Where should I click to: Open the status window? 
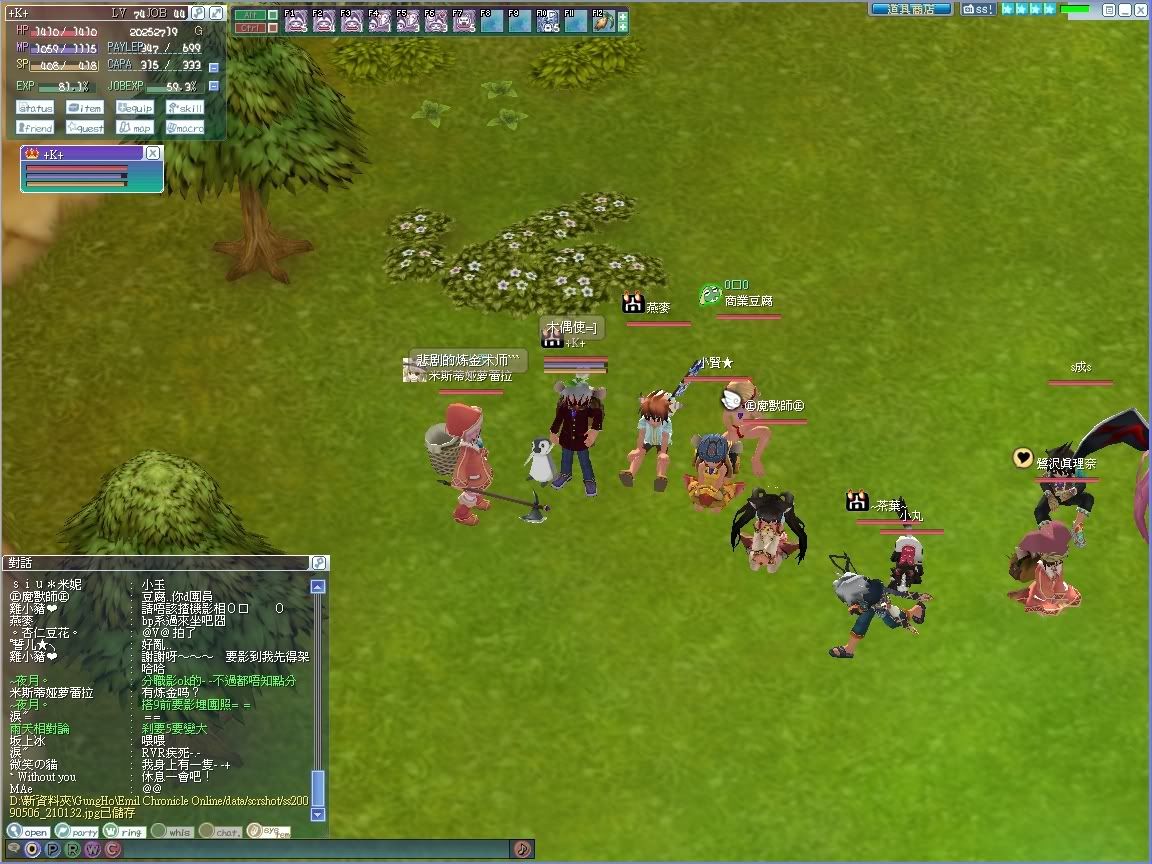(35, 108)
